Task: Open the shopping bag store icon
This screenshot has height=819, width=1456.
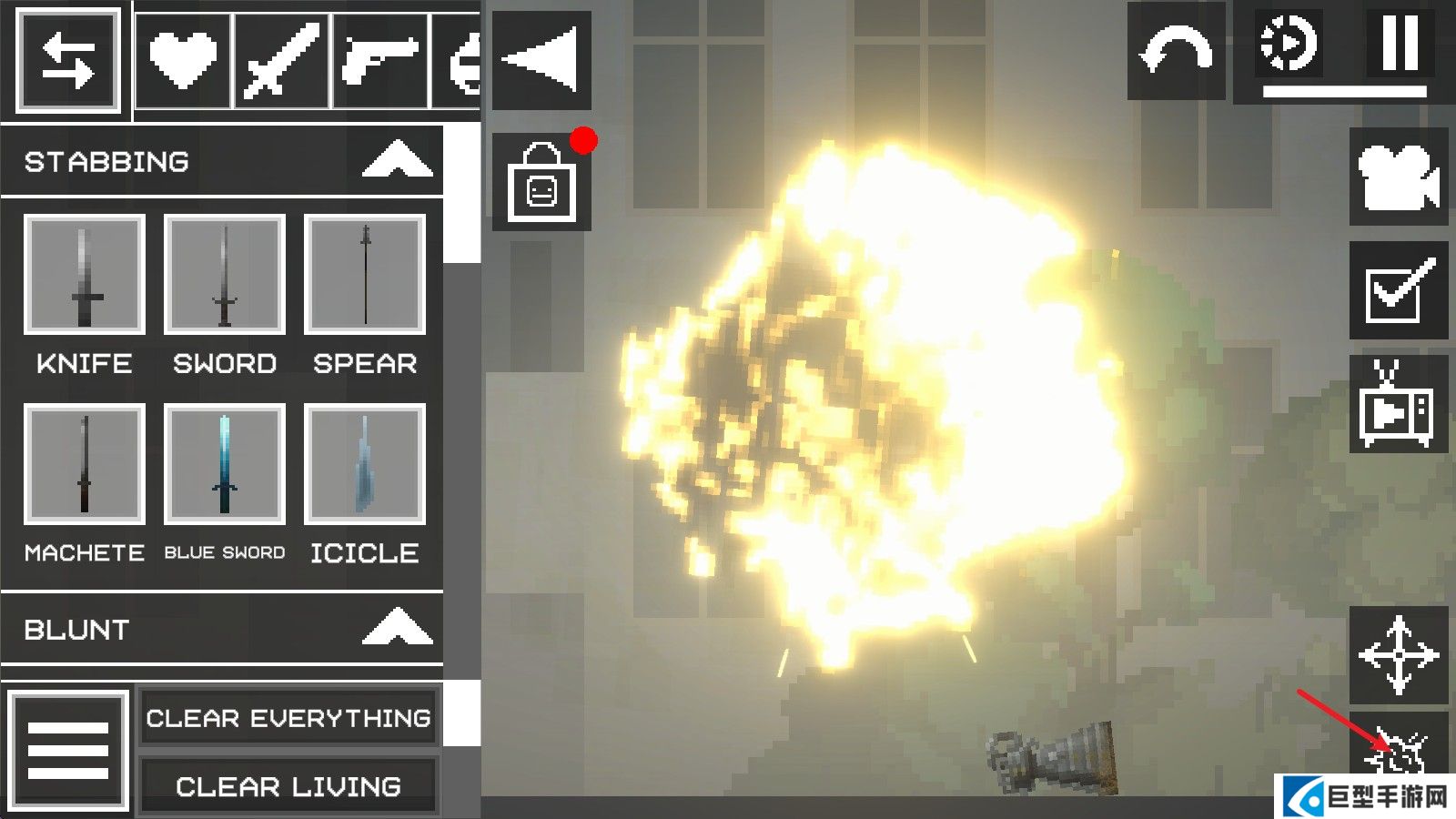Action: click(x=541, y=183)
